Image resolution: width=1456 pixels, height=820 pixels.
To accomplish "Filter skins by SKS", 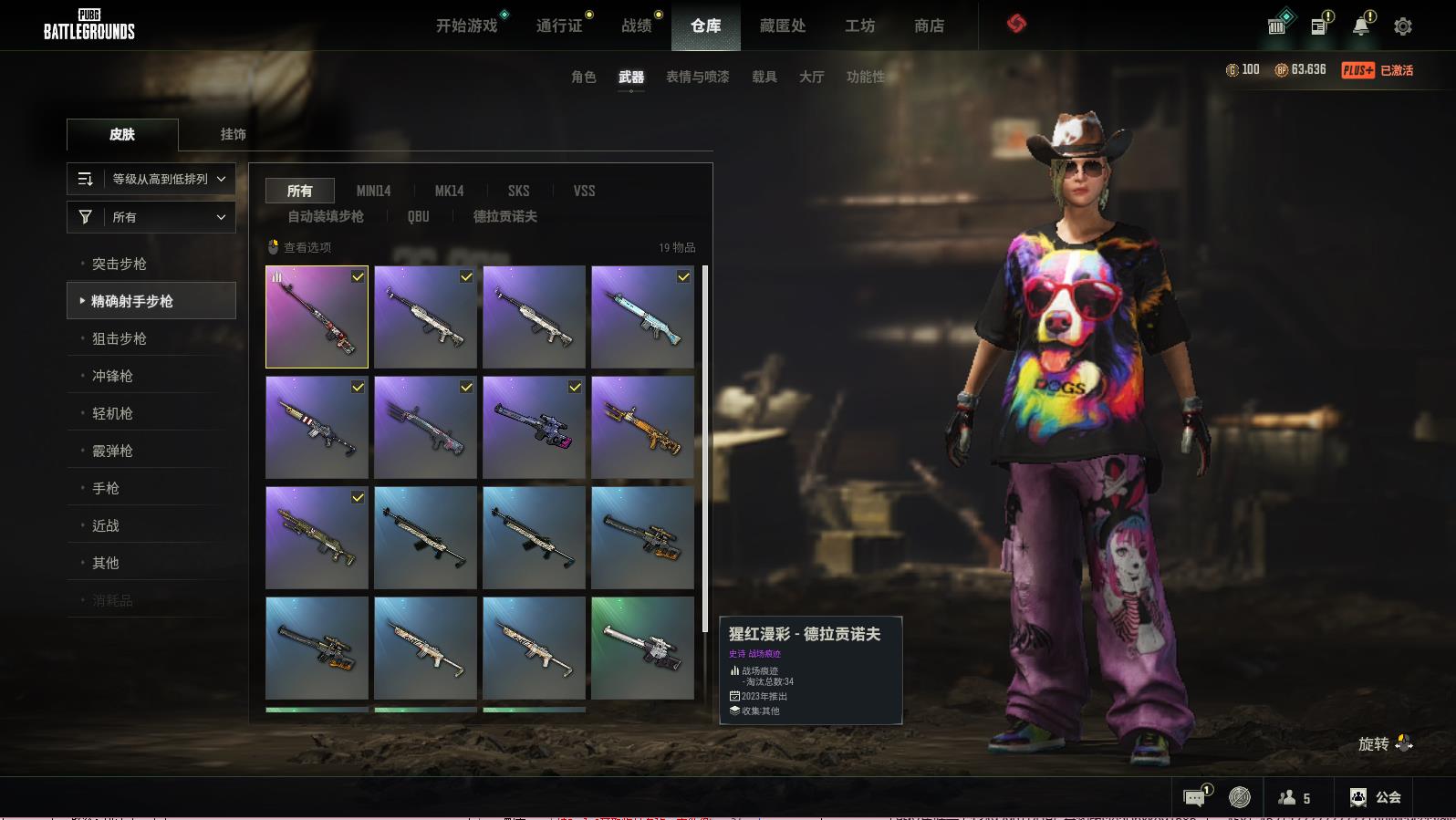I will tap(518, 191).
